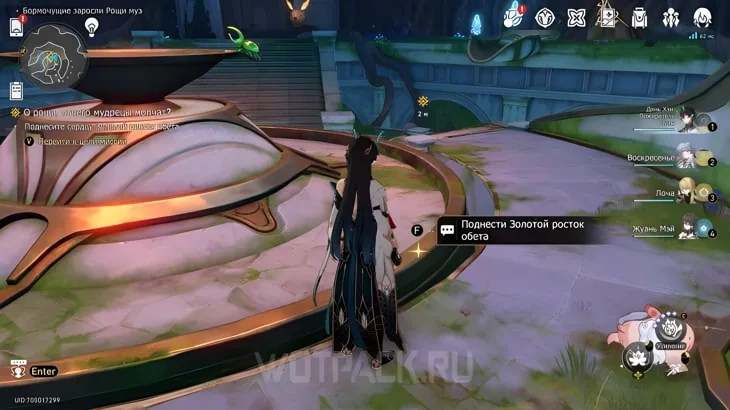Choose the "Поднести Золотой росток обета" interaction

coord(522,230)
